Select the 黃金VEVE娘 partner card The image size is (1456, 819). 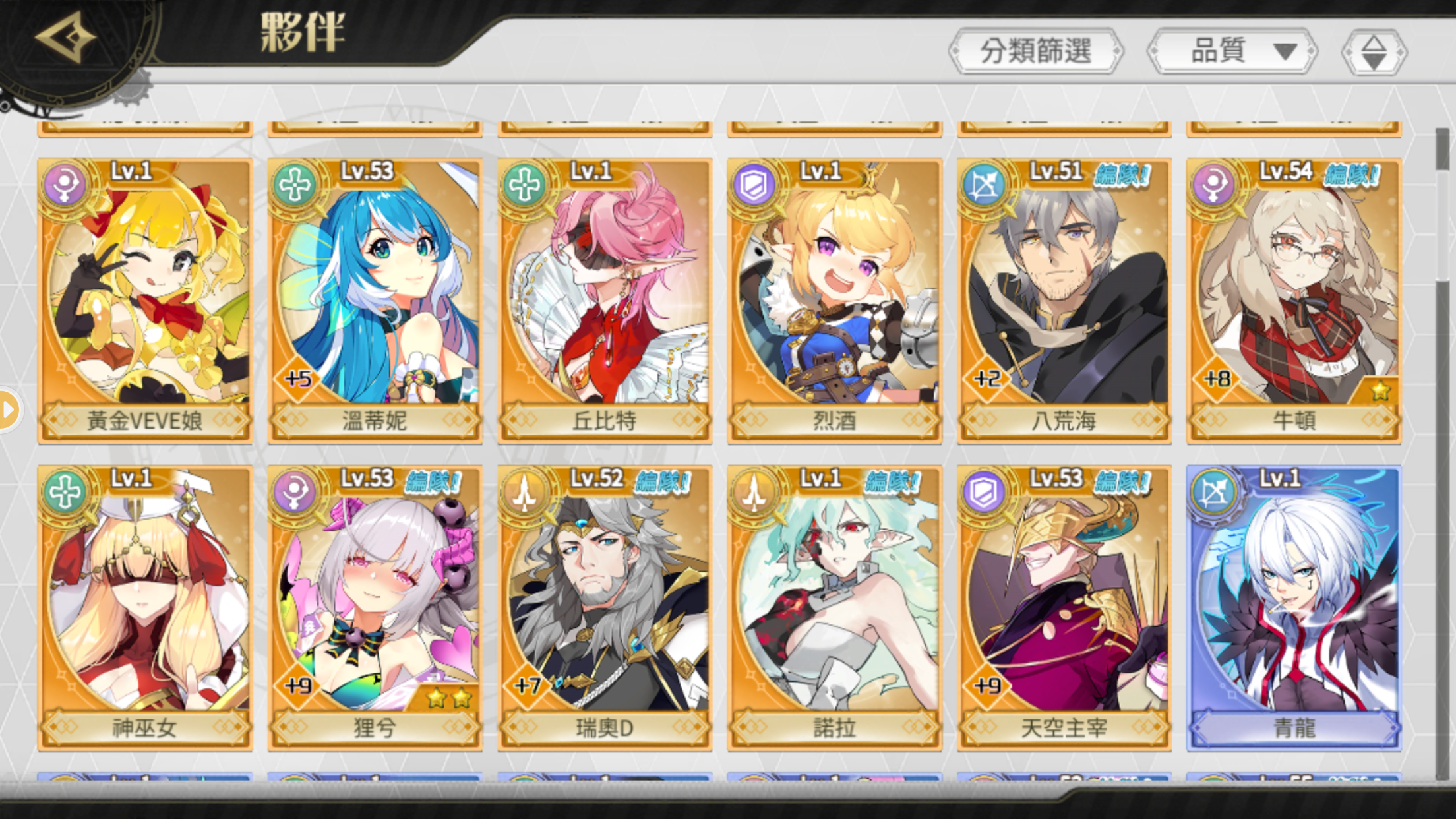click(x=145, y=300)
